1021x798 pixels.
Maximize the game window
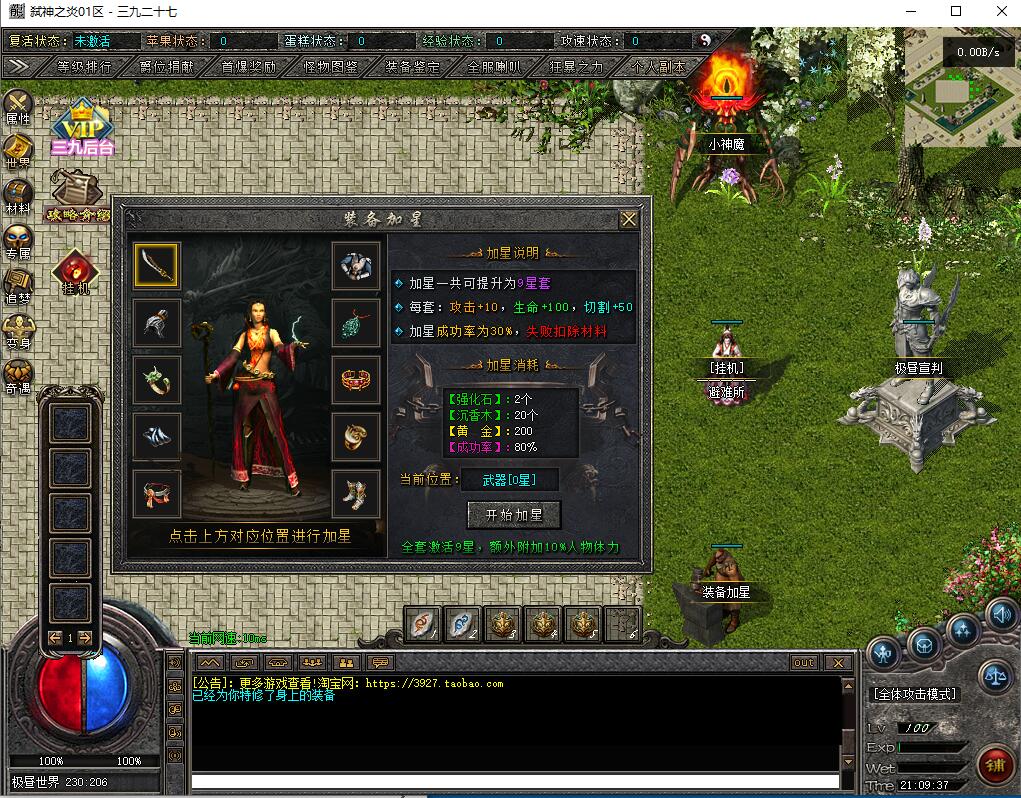pyautogui.click(x=955, y=11)
